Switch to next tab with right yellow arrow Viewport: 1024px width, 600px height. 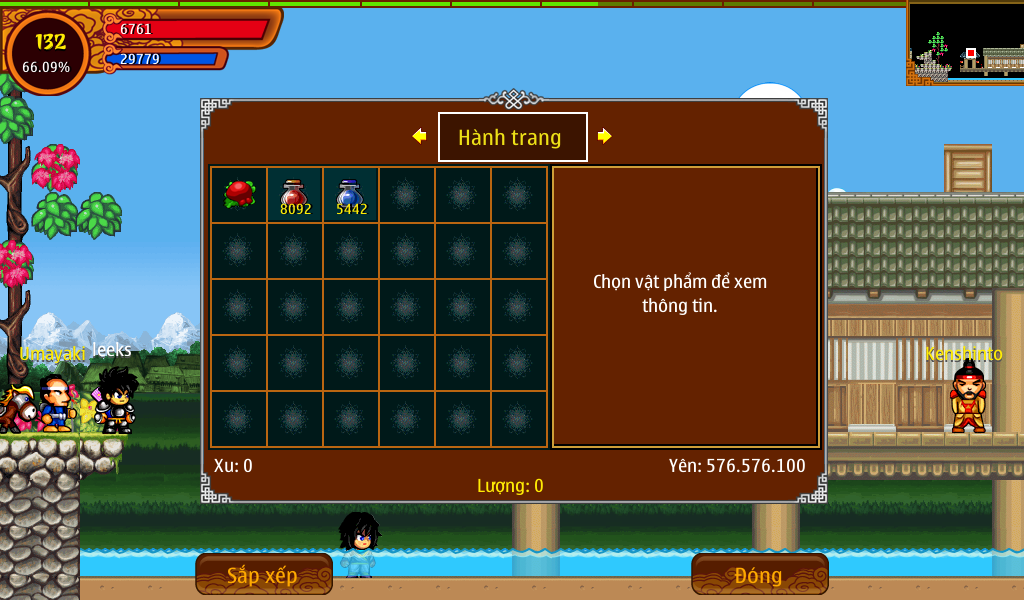click(604, 136)
